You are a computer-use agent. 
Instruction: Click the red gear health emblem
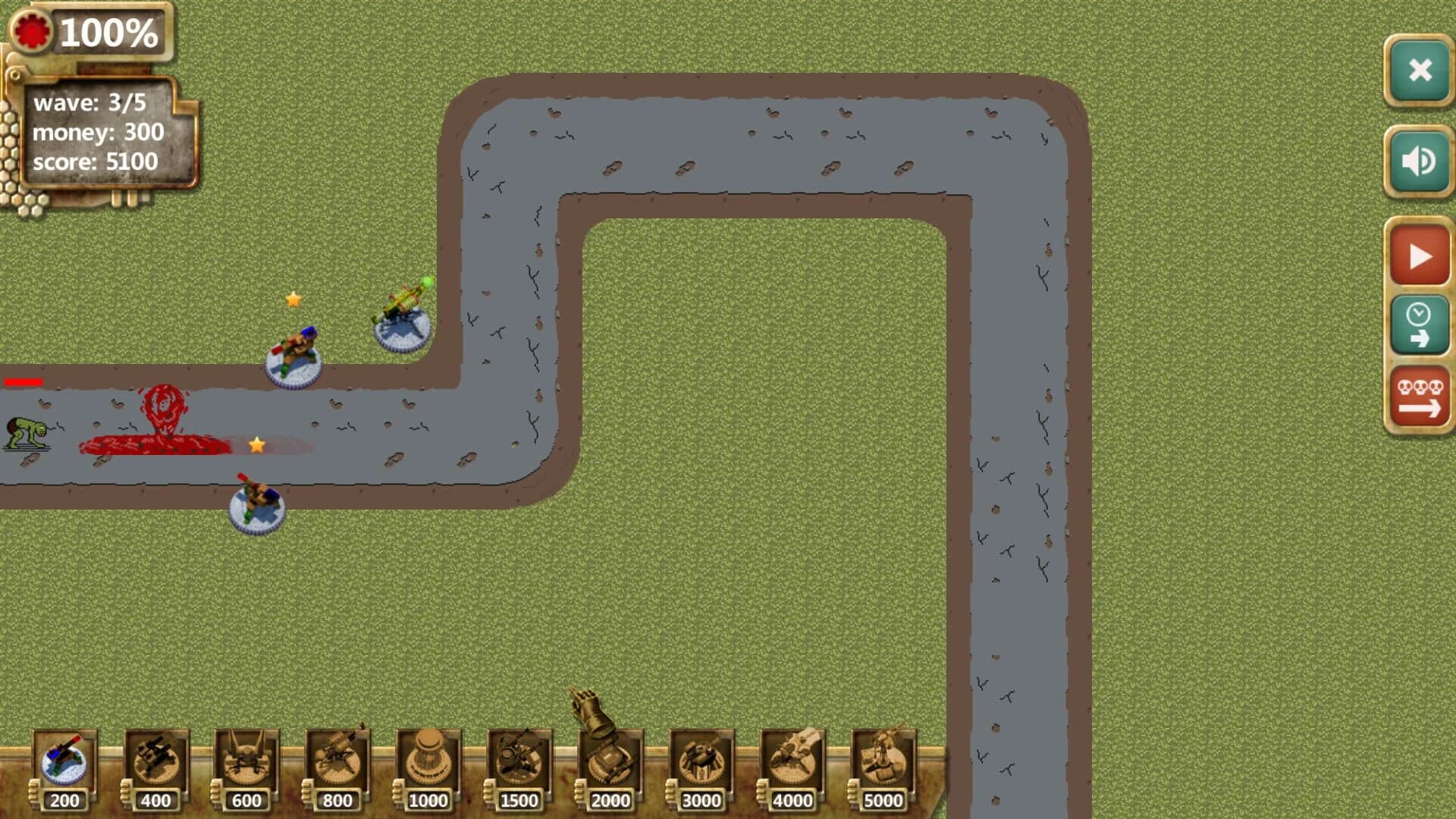click(32, 30)
